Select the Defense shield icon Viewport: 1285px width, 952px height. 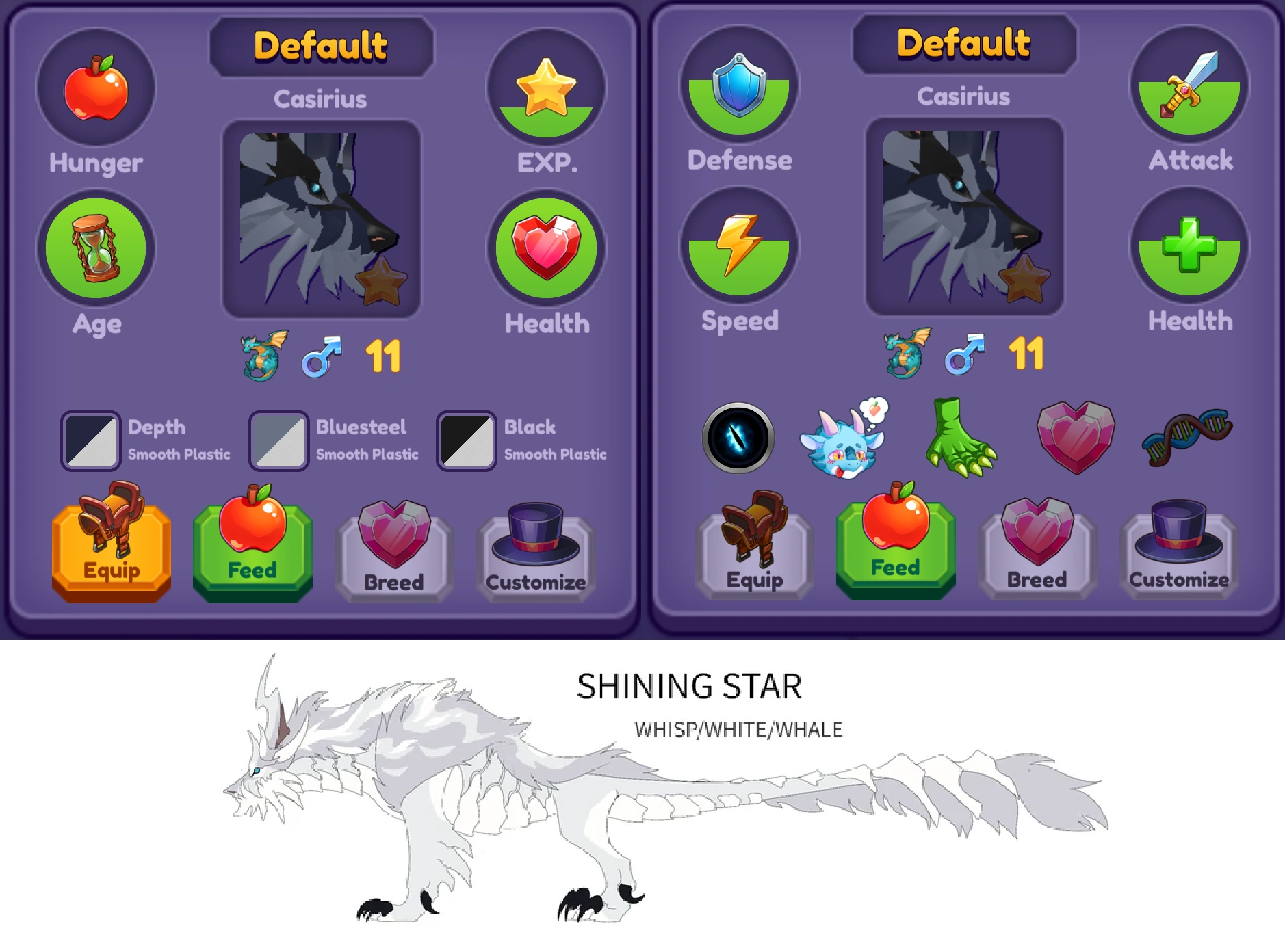click(x=738, y=88)
